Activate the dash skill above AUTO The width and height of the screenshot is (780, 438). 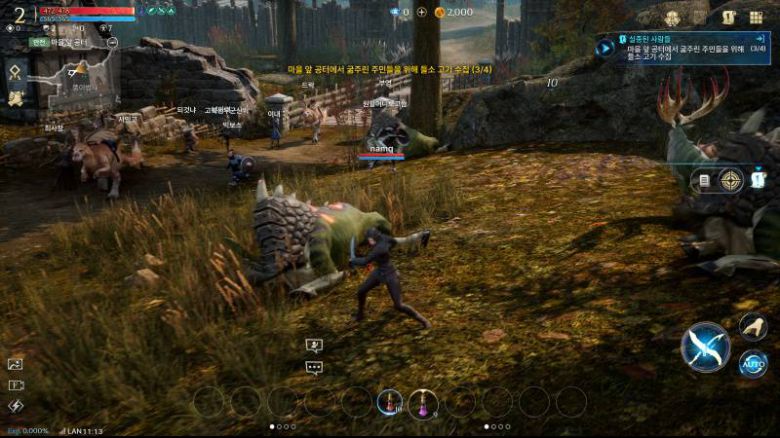point(753,326)
